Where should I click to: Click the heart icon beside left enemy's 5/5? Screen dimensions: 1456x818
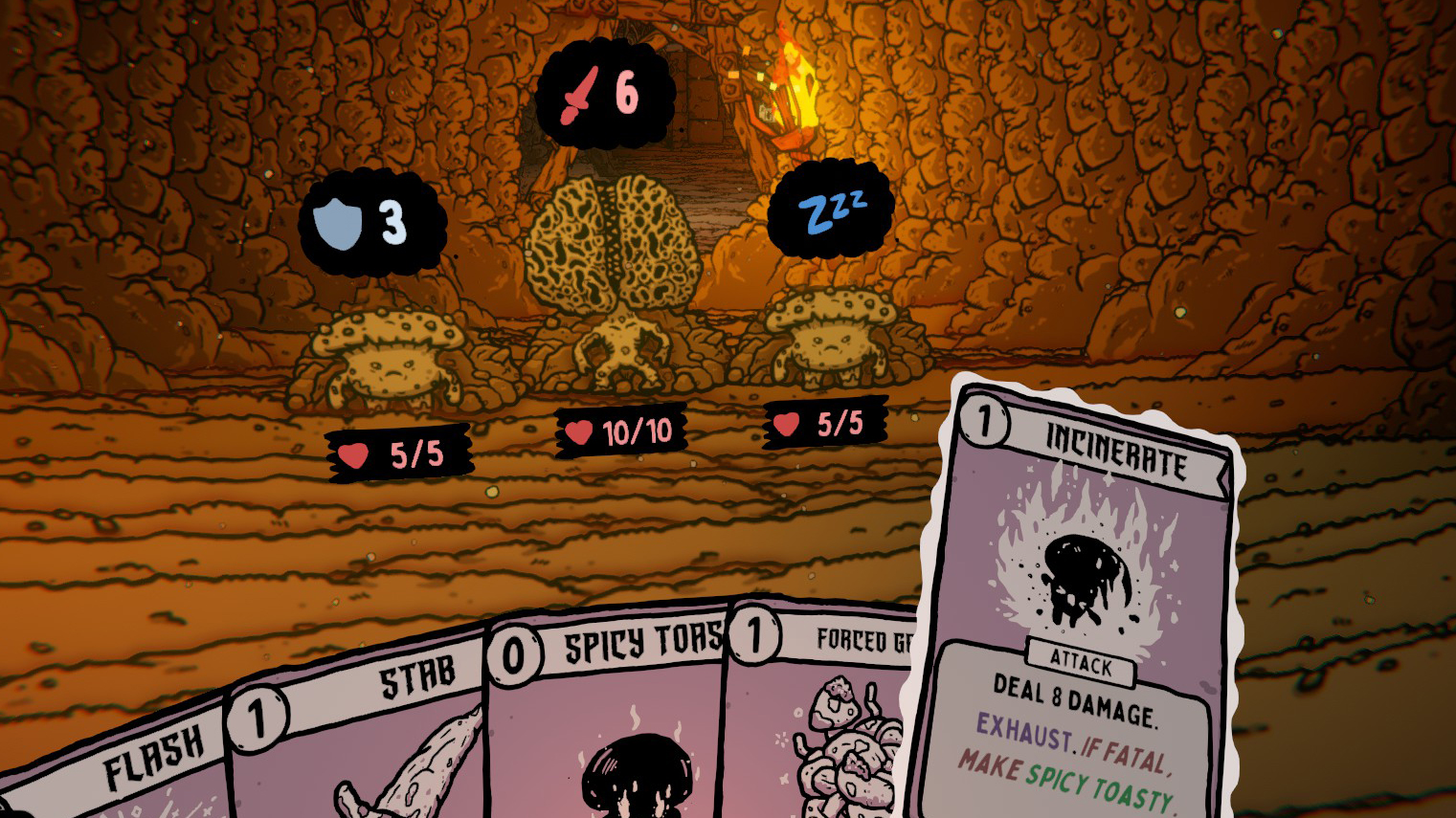(x=353, y=454)
